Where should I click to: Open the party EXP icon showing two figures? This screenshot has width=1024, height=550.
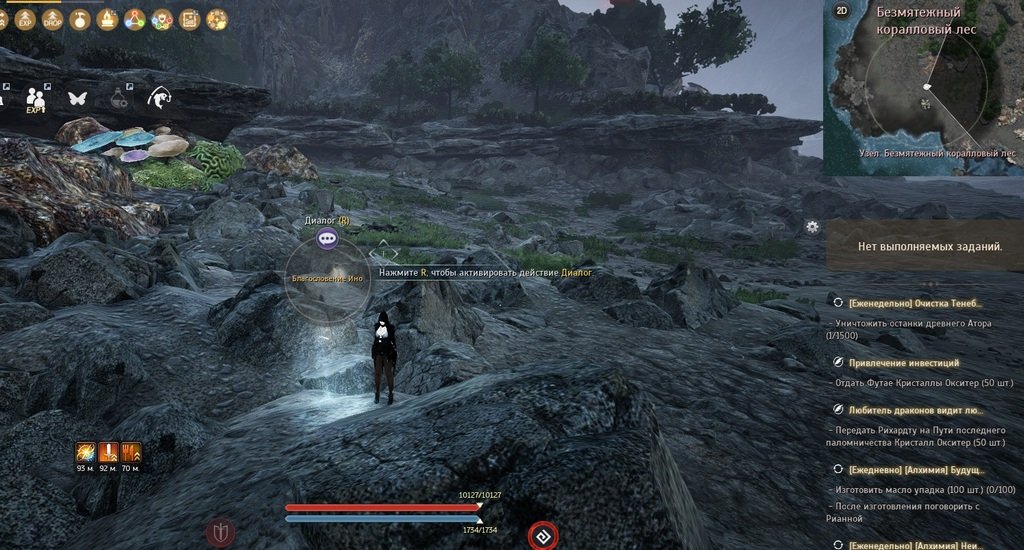(37, 99)
